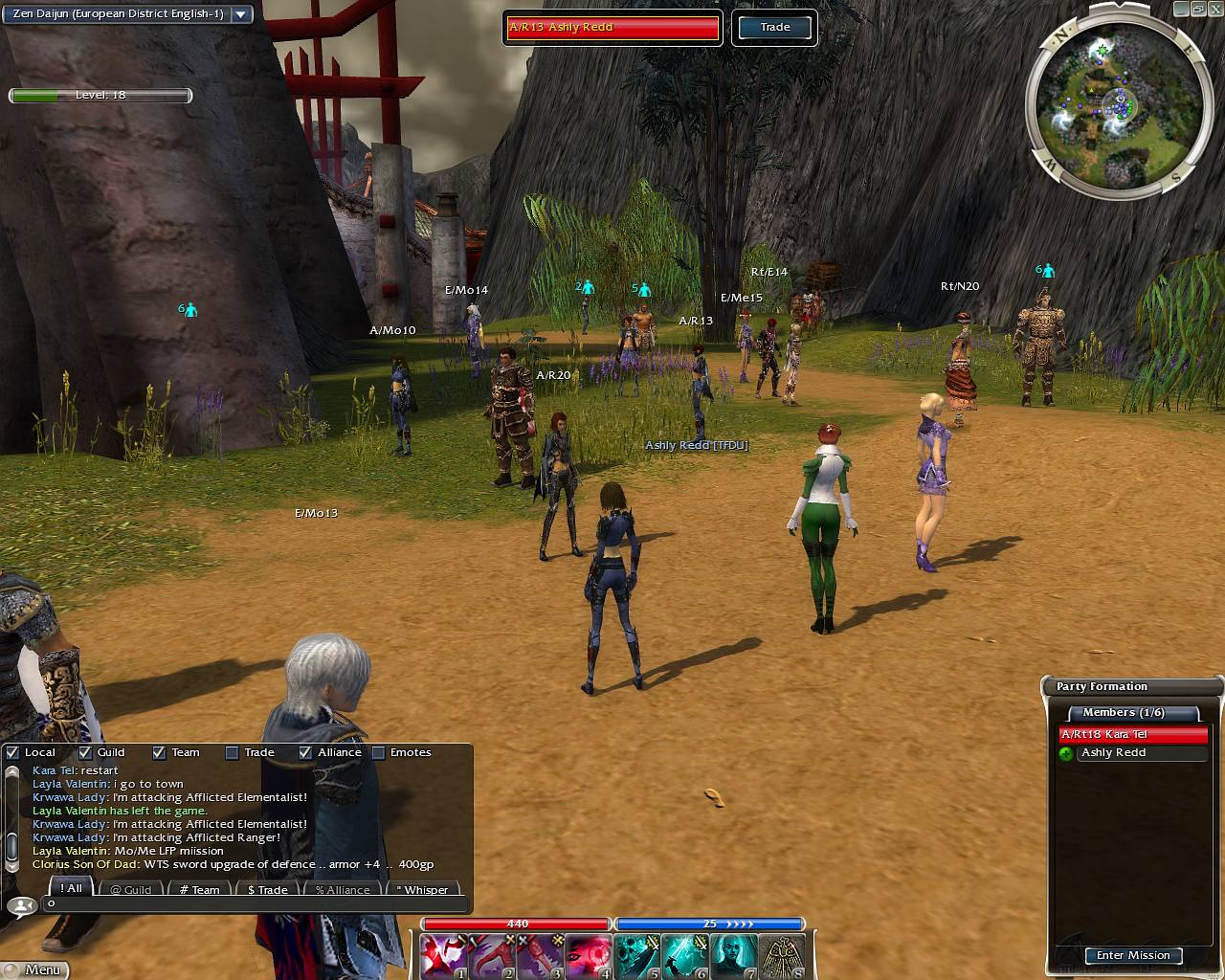The width and height of the screenshot is (1225, 980).
Task: Uncheck the Alliance chat filter
Action: 305,752
